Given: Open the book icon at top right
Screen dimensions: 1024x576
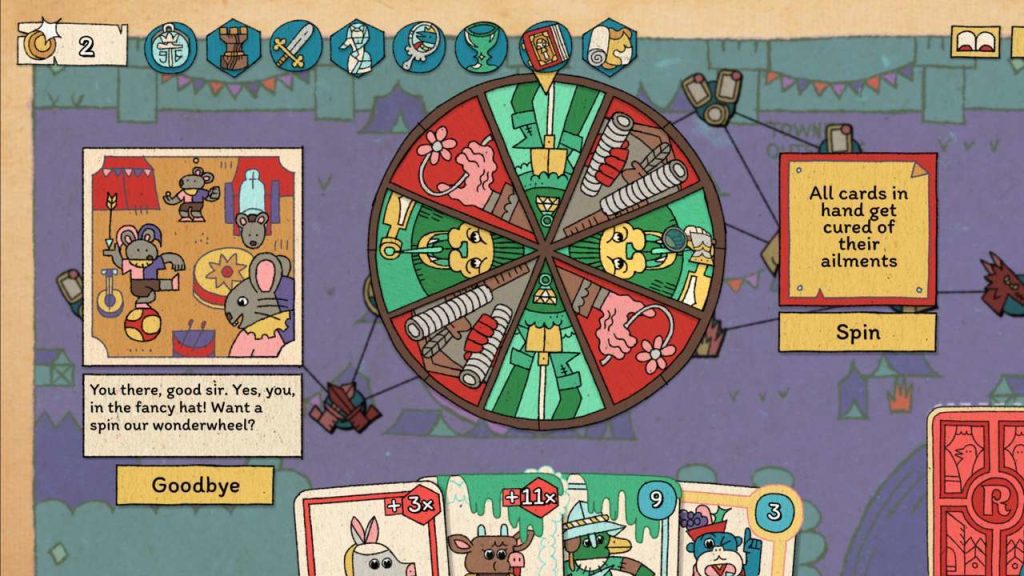Looking at the screenshot, I should (x=975, y=42).
